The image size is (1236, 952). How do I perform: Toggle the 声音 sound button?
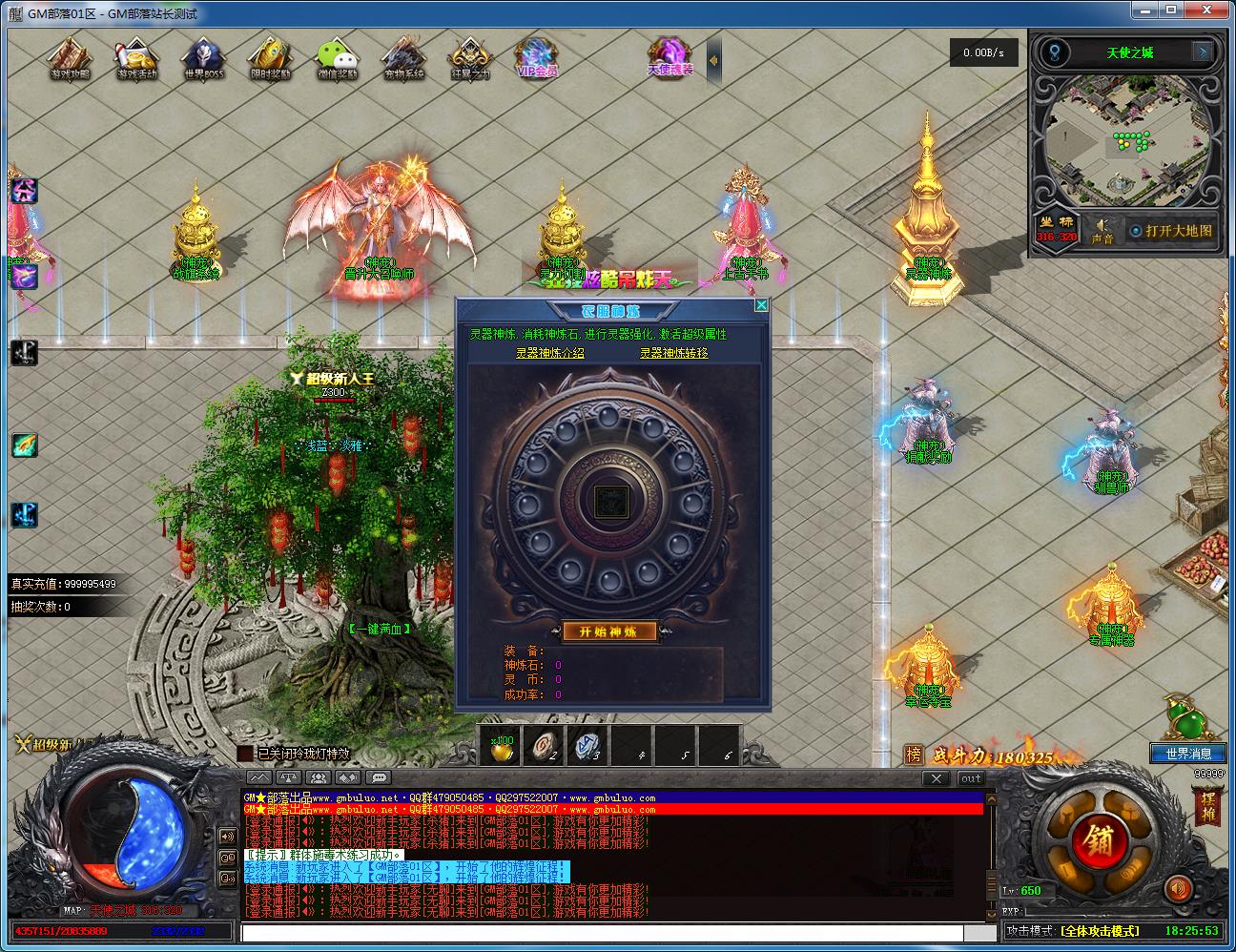1102,231
